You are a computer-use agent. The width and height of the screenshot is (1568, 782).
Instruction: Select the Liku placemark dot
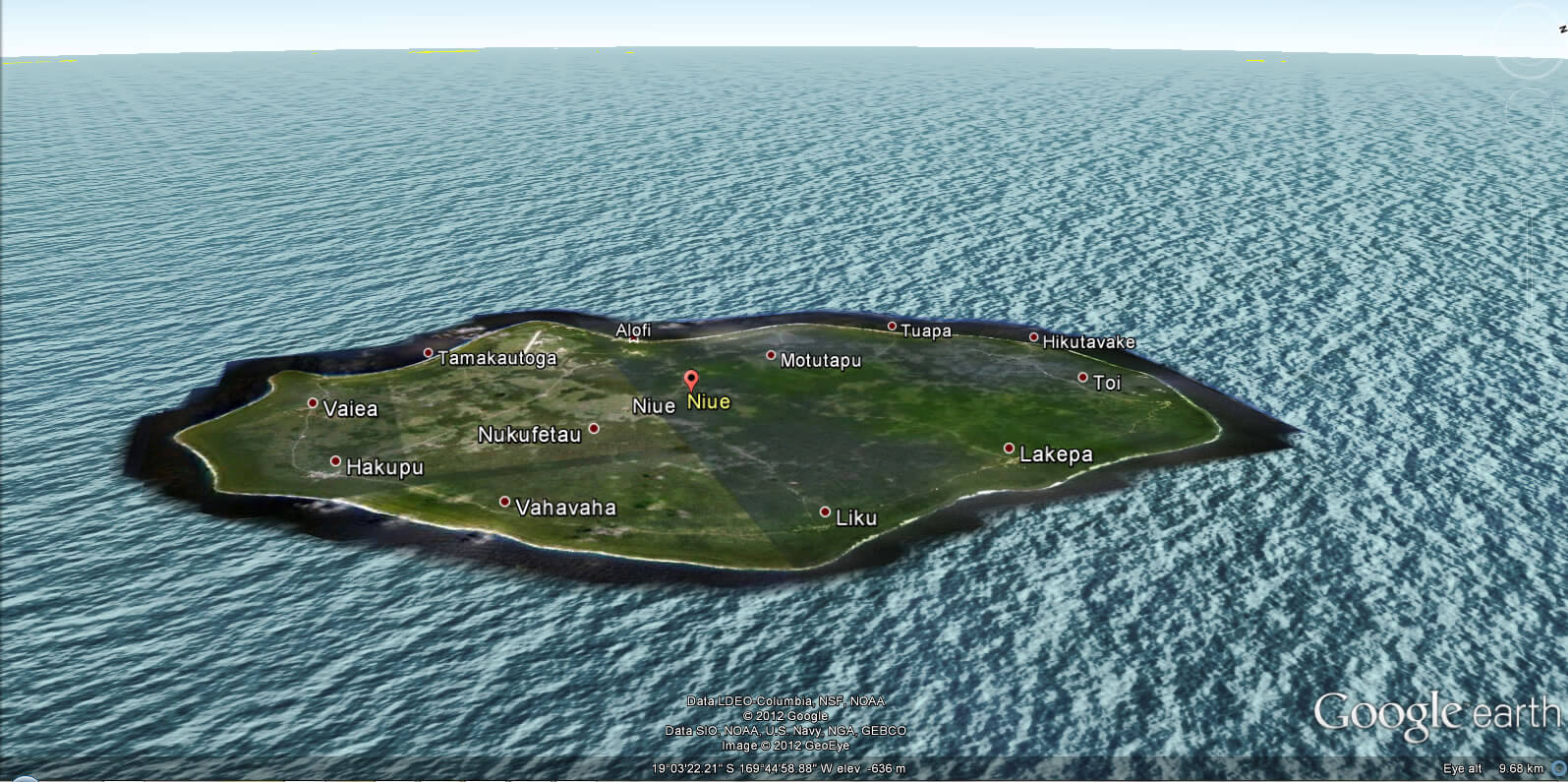825,511
